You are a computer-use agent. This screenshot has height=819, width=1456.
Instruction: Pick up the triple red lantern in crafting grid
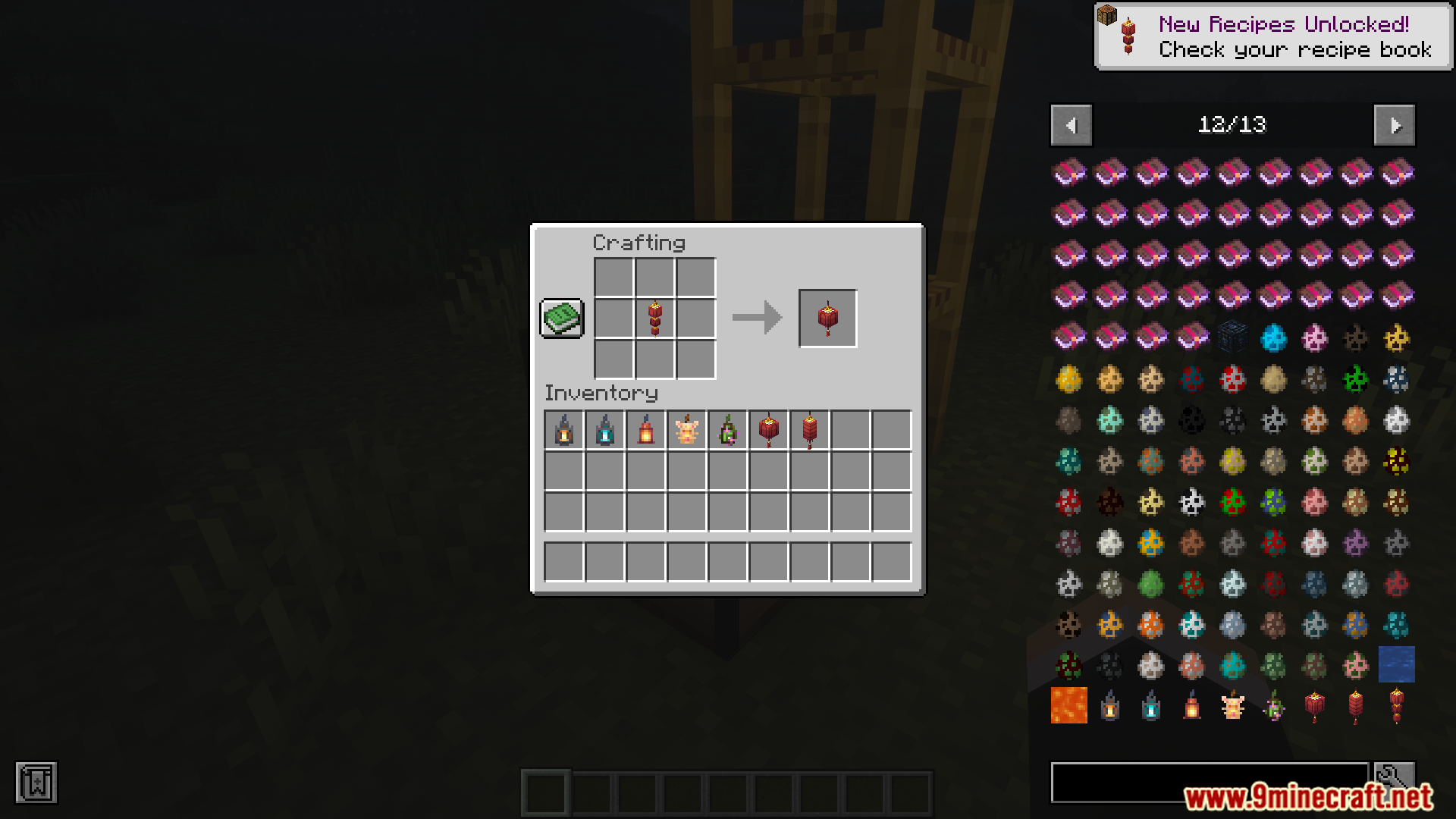coord(655,318)
